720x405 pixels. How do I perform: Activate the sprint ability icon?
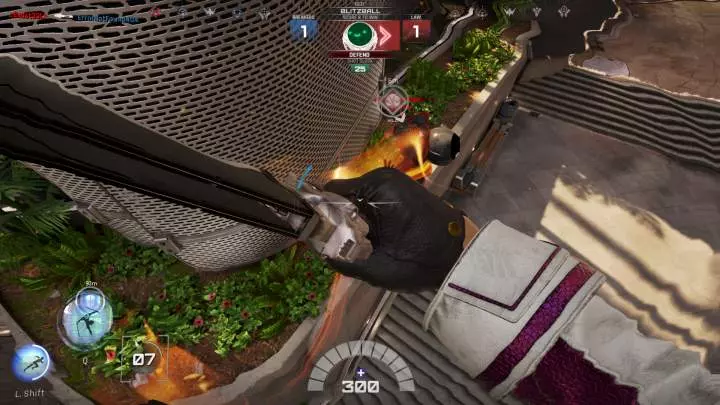coord(31,361)
